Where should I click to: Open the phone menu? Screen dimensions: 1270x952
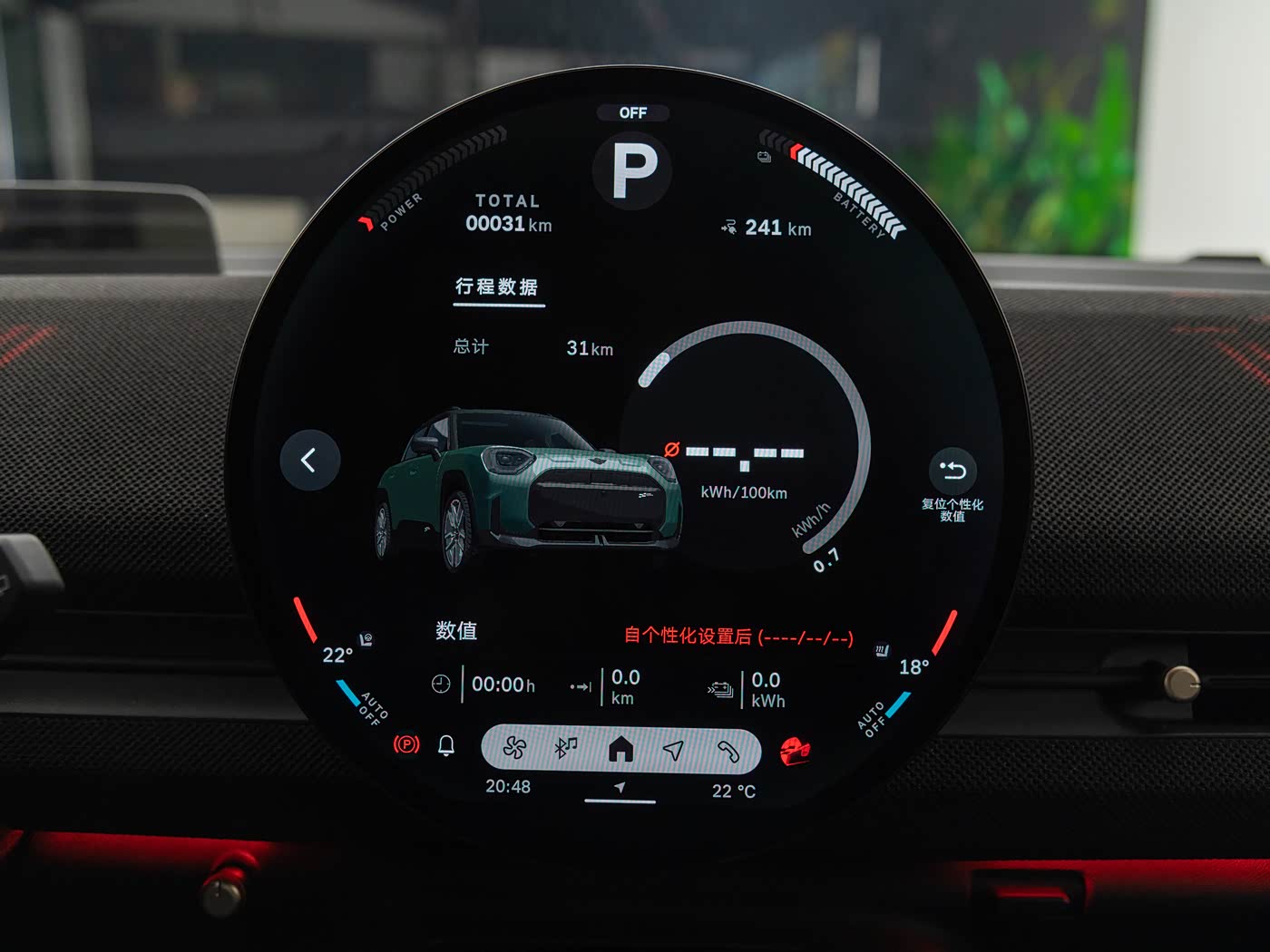(x=728, y=751)
